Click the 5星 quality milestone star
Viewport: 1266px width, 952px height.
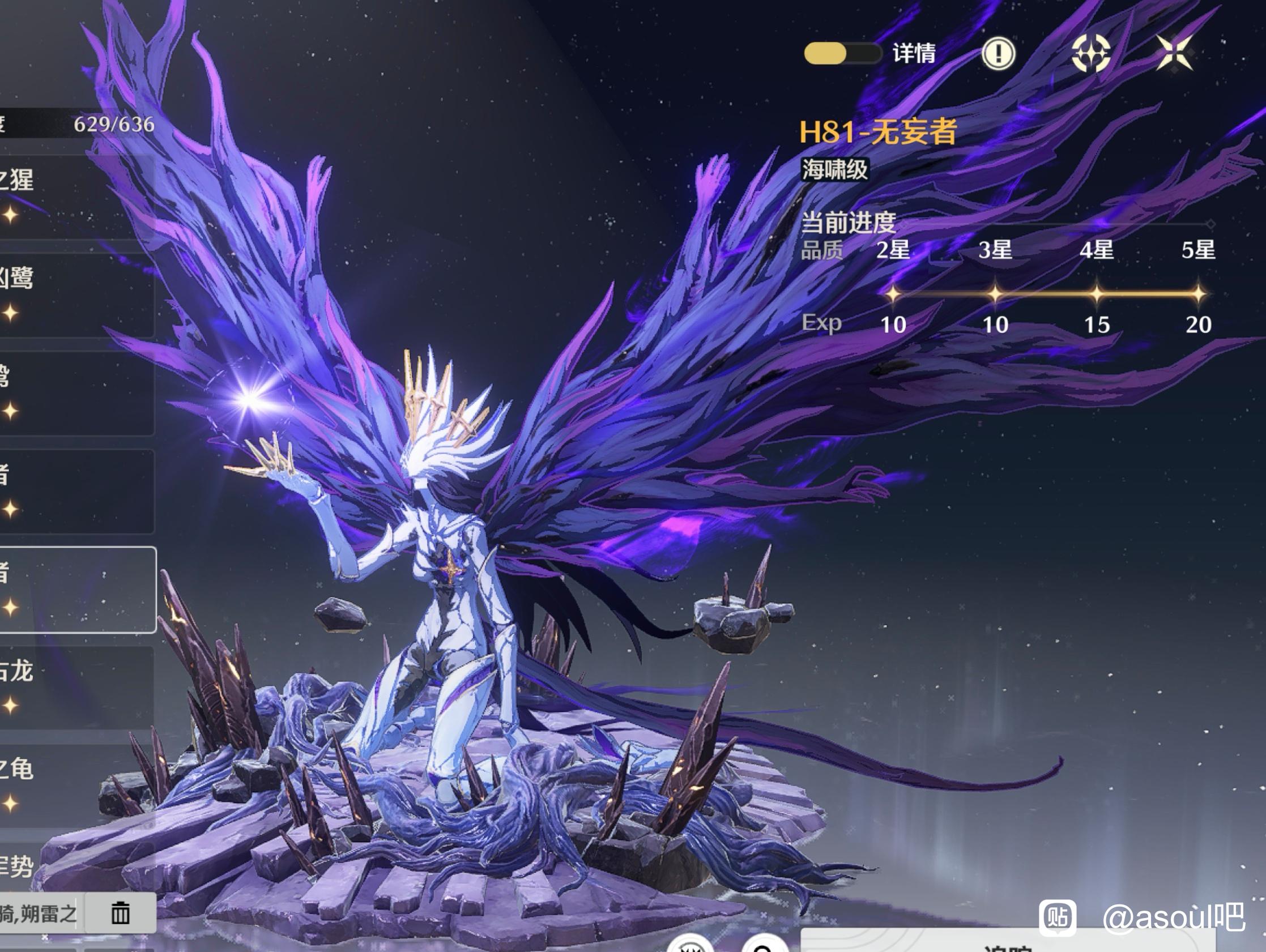coord(1198,294)
